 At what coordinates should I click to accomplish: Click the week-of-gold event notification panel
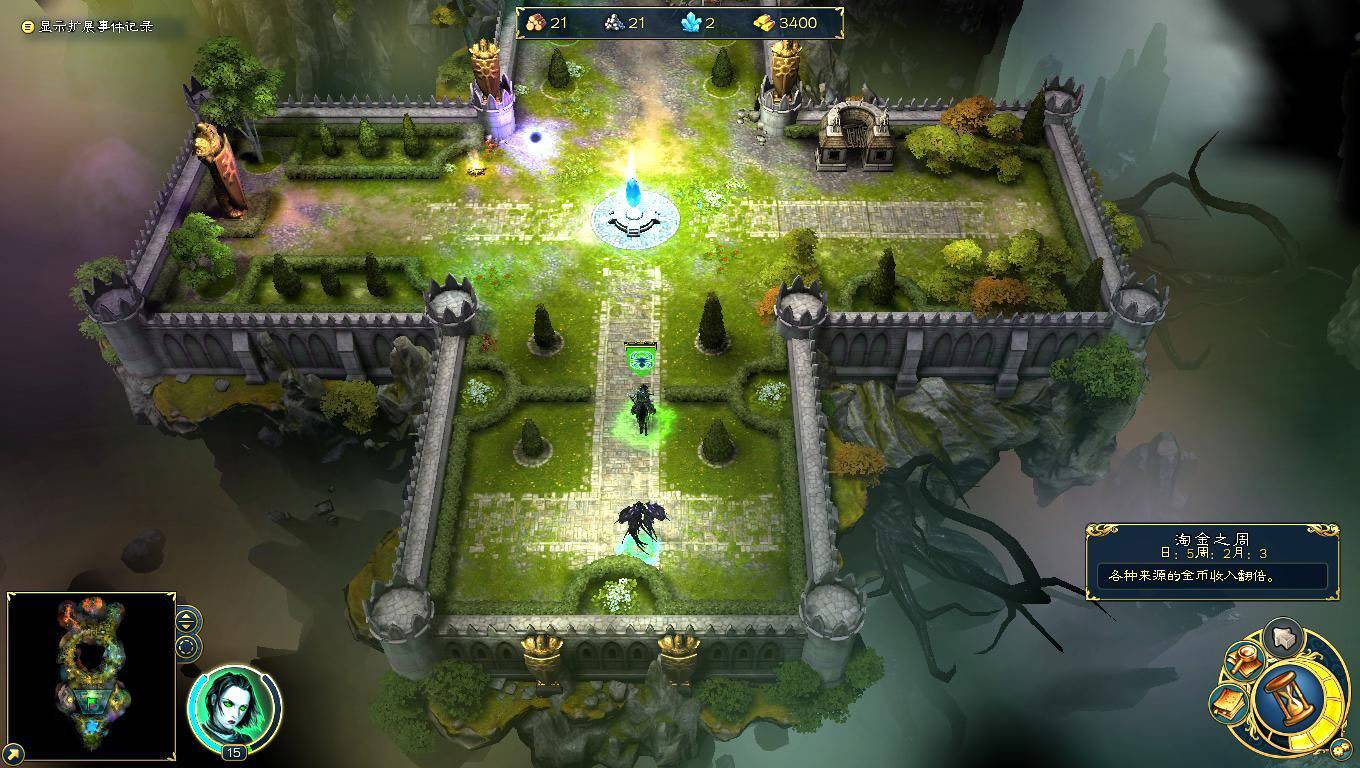1212,562
